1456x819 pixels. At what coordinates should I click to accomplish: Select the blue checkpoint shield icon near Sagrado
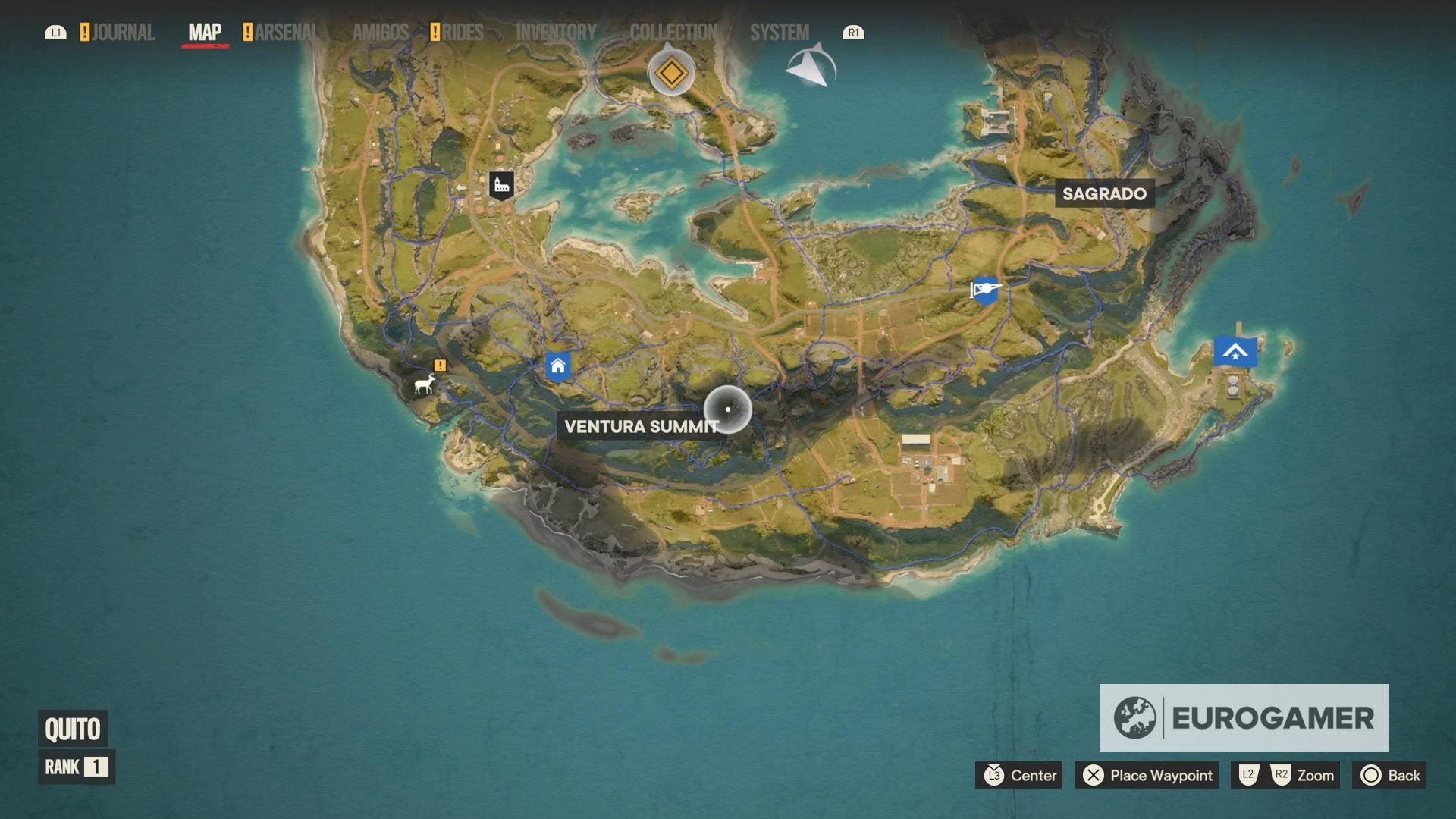(x=984, y=290)
